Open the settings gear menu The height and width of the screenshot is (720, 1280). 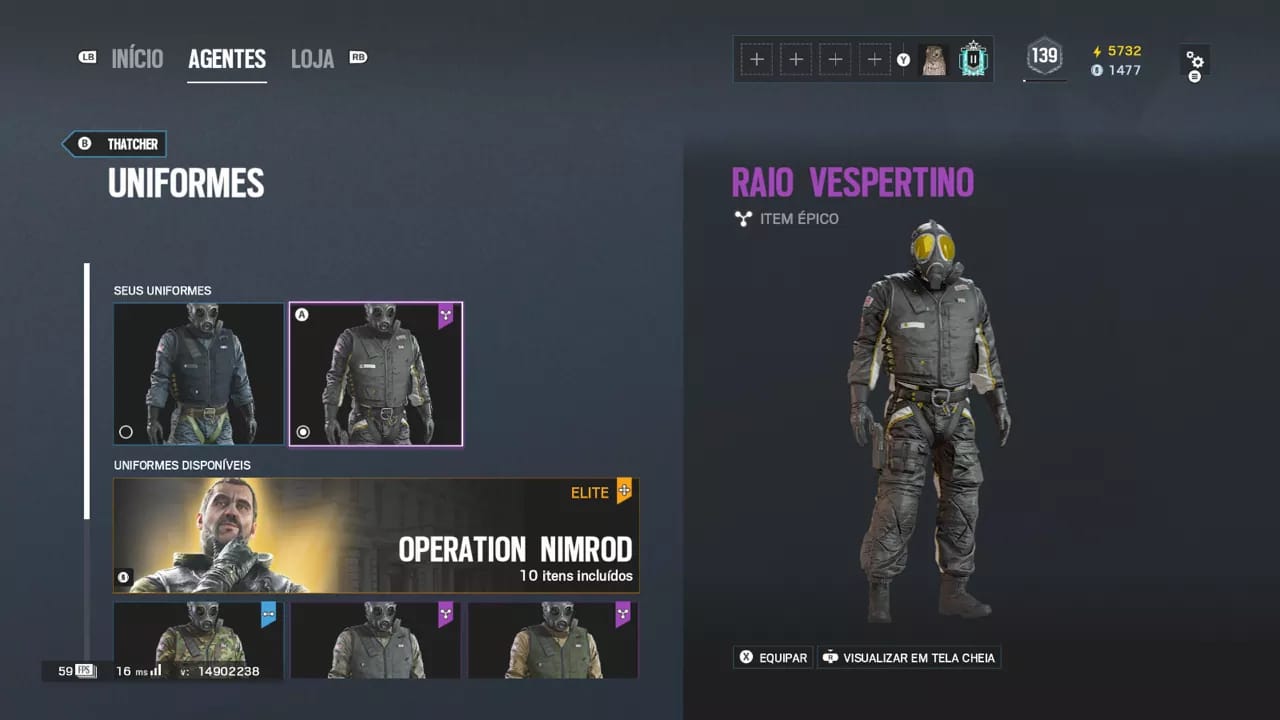(x=1195, y=60)
